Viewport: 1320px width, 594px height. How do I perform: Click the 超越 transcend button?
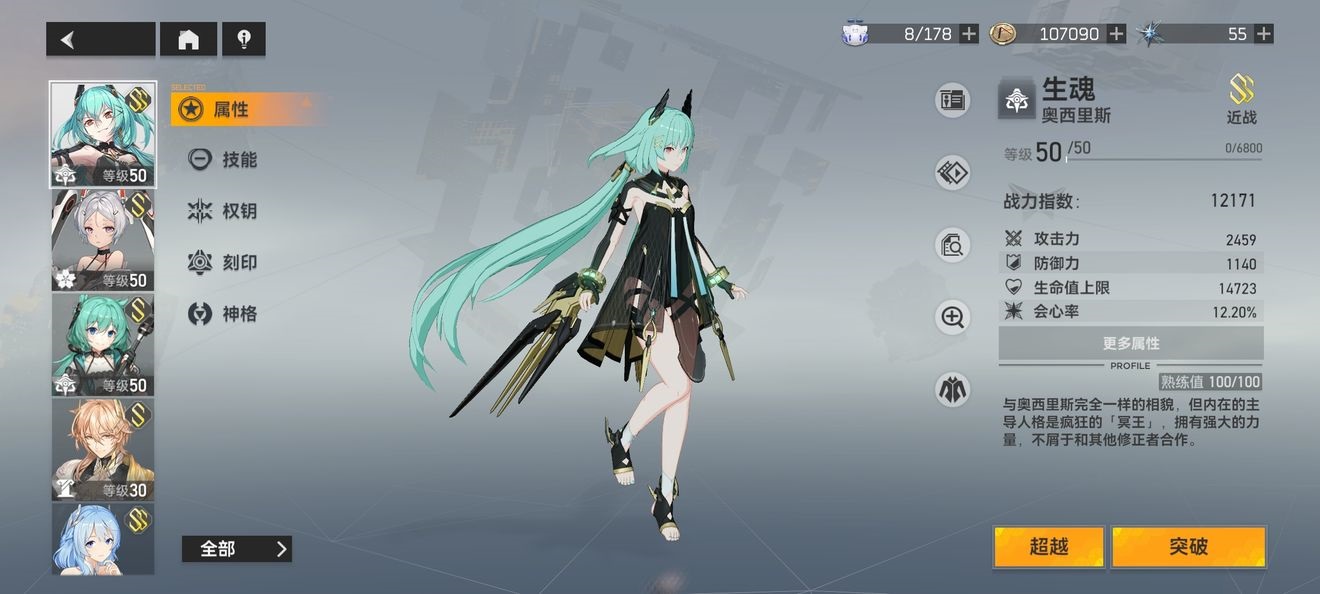click(1049, 547)
